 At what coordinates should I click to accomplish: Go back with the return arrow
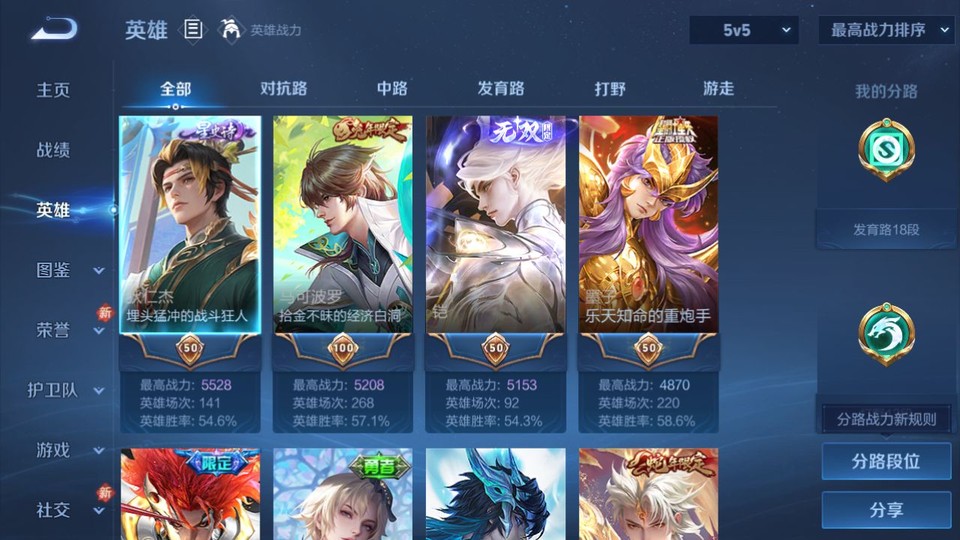[x=54, y=29]
